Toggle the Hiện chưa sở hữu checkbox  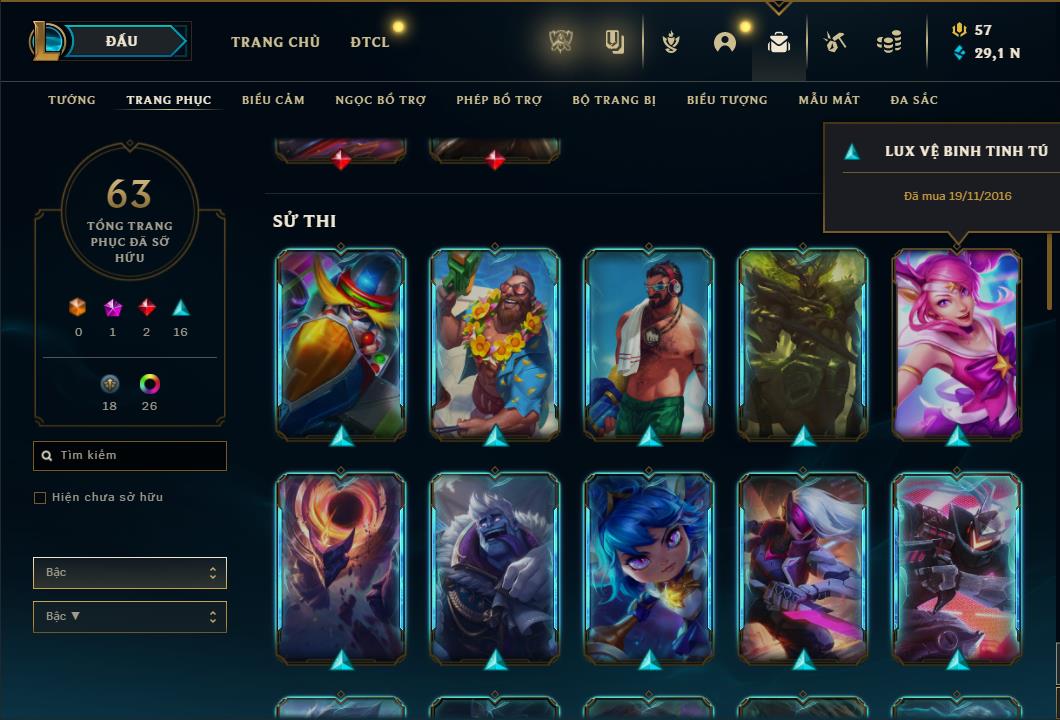(40, 498)
